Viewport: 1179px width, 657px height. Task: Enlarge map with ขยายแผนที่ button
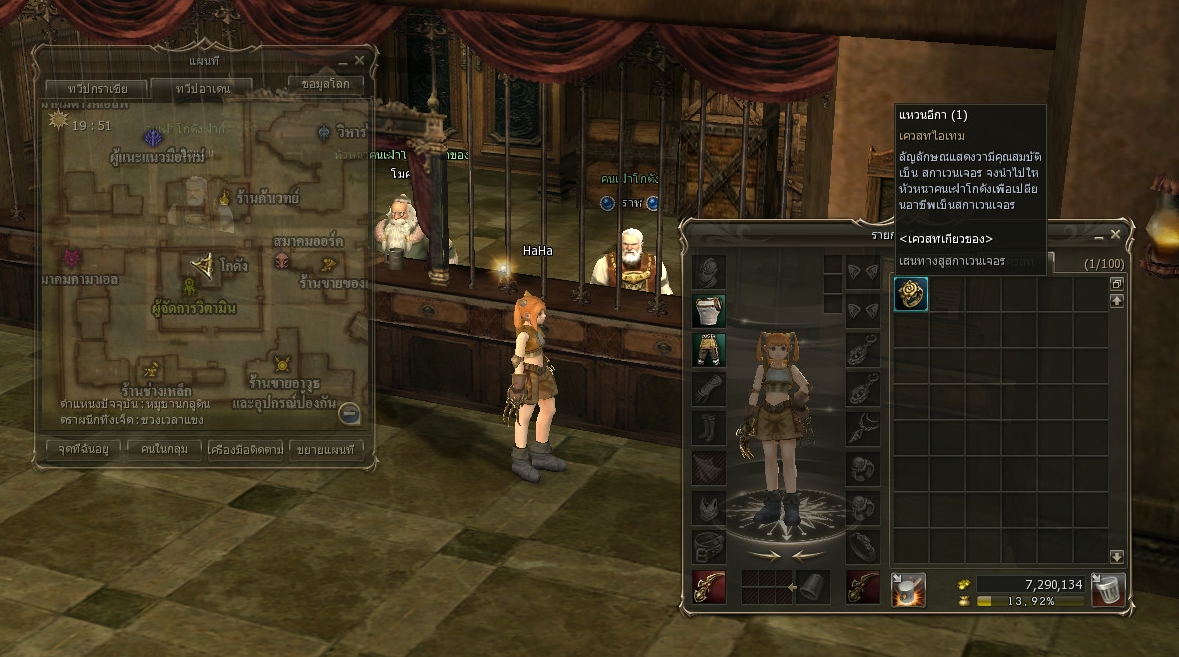pos(324,450)
